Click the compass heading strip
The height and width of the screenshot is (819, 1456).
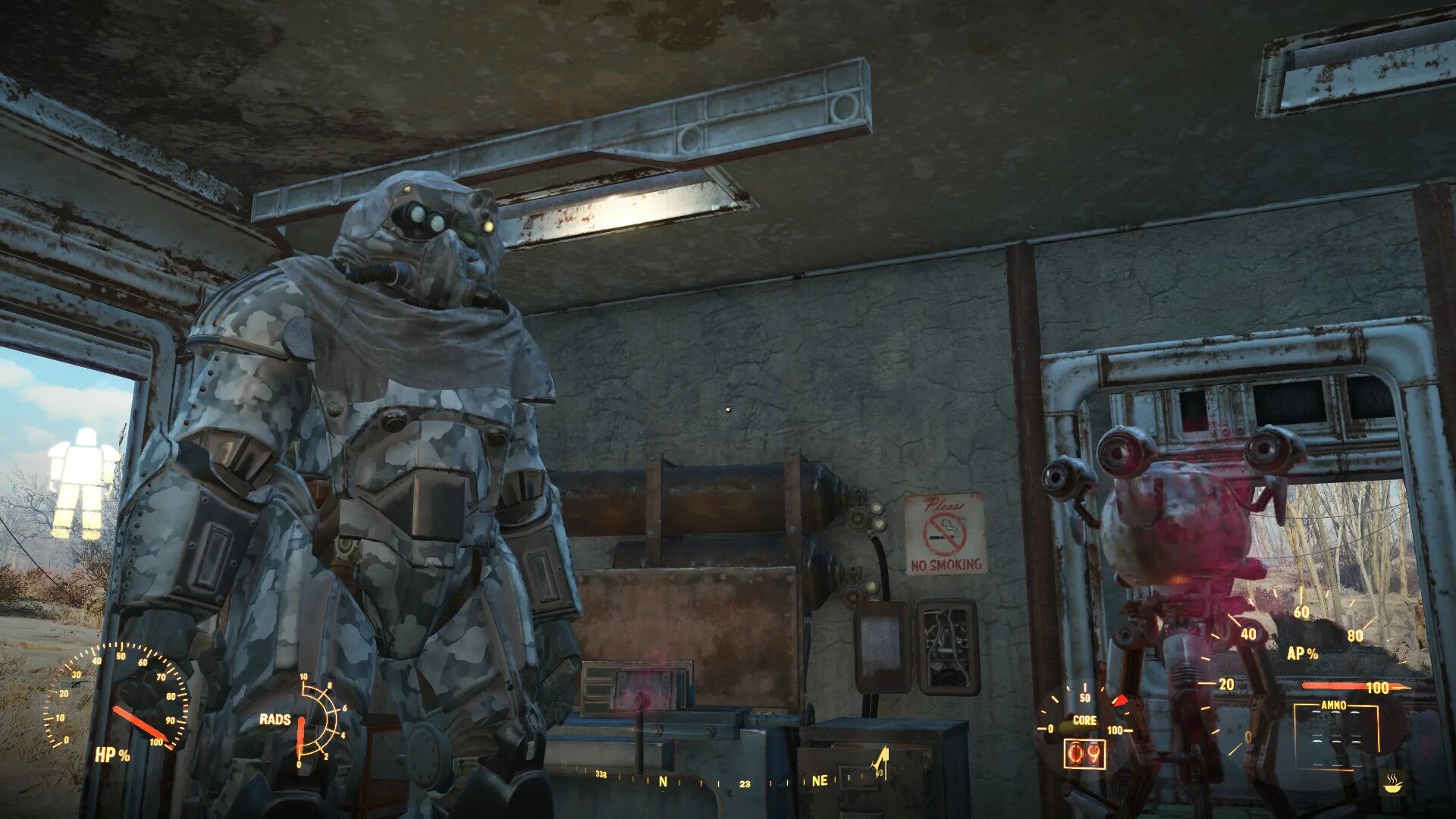728,780
